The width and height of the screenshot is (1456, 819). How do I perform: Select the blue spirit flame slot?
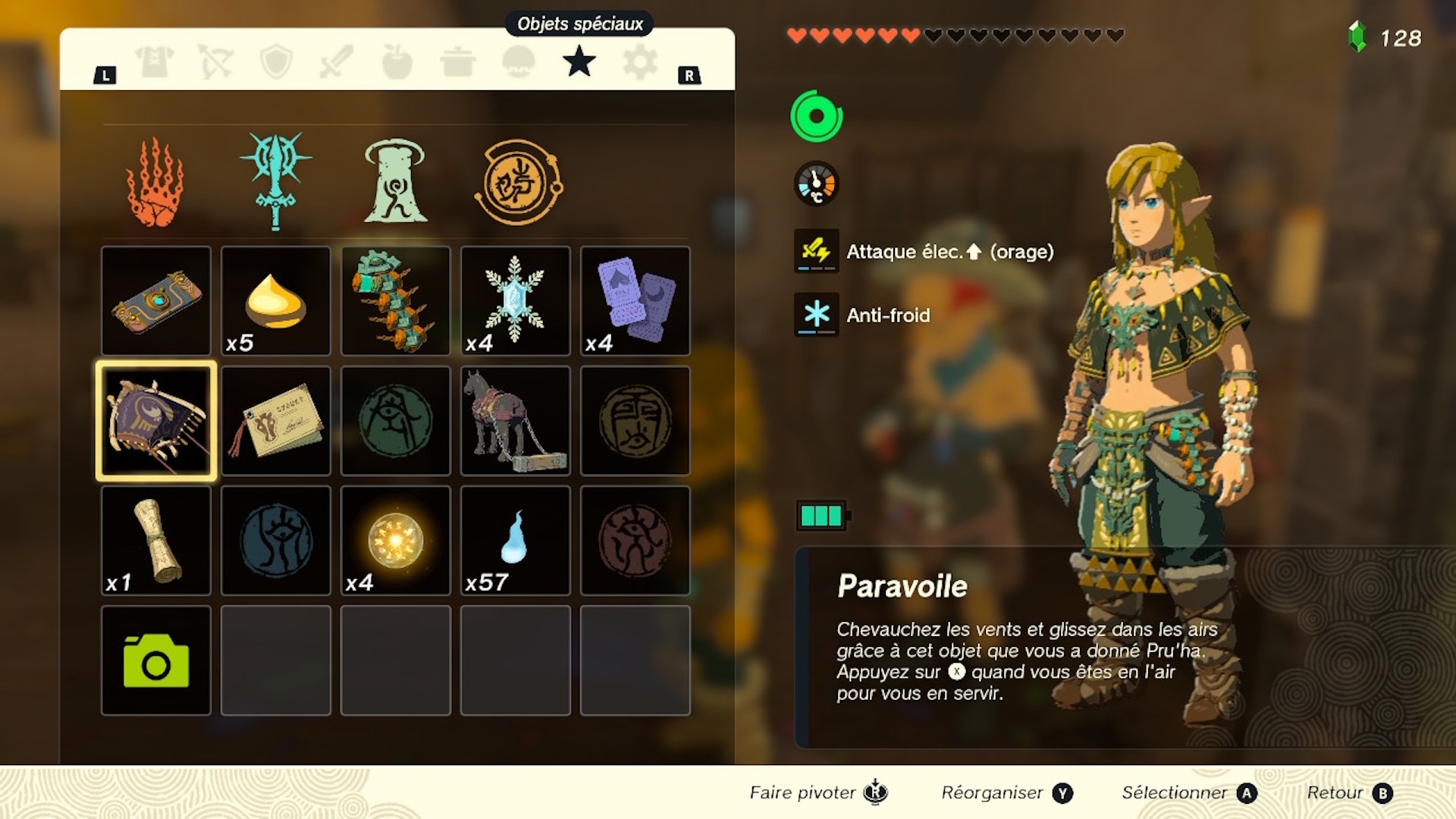516,541
